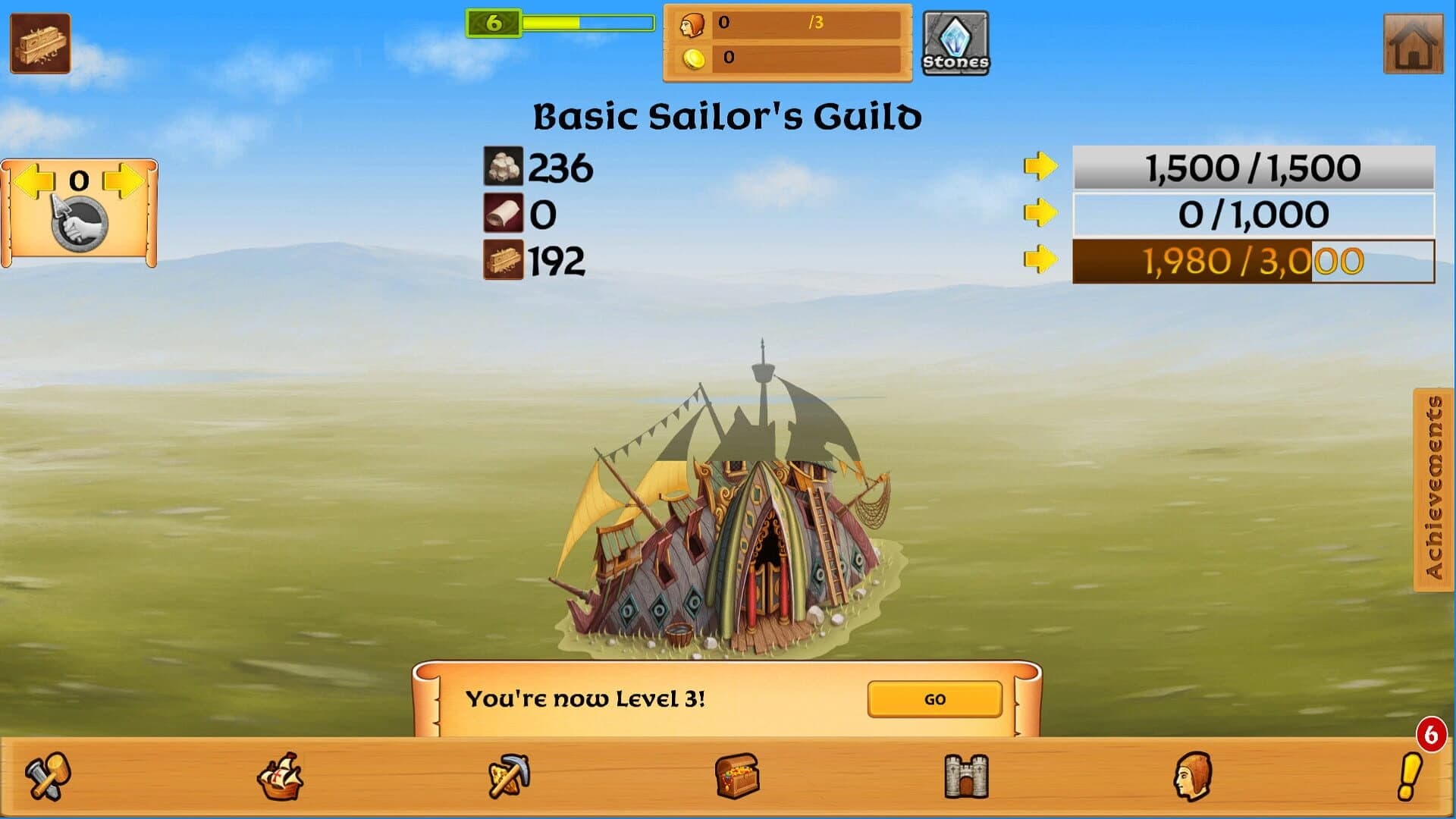Select the wood planks icon top-left
The width and height of the screenshot is (1456, 819).
(x=39, y=42)
